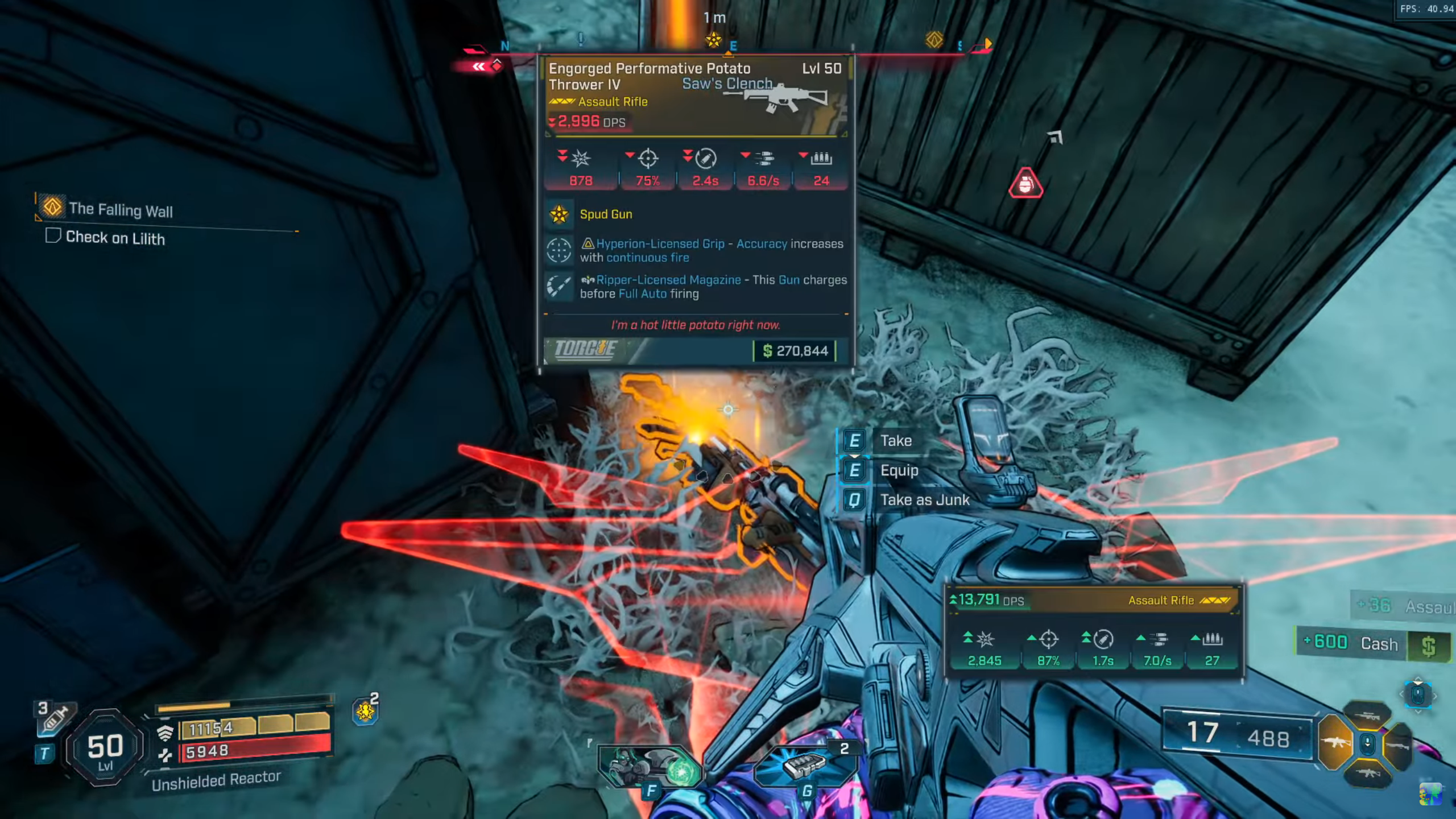
Task: Click the red grenade warning indicator
Action: pyautogui.click(x=1025, y=184)
